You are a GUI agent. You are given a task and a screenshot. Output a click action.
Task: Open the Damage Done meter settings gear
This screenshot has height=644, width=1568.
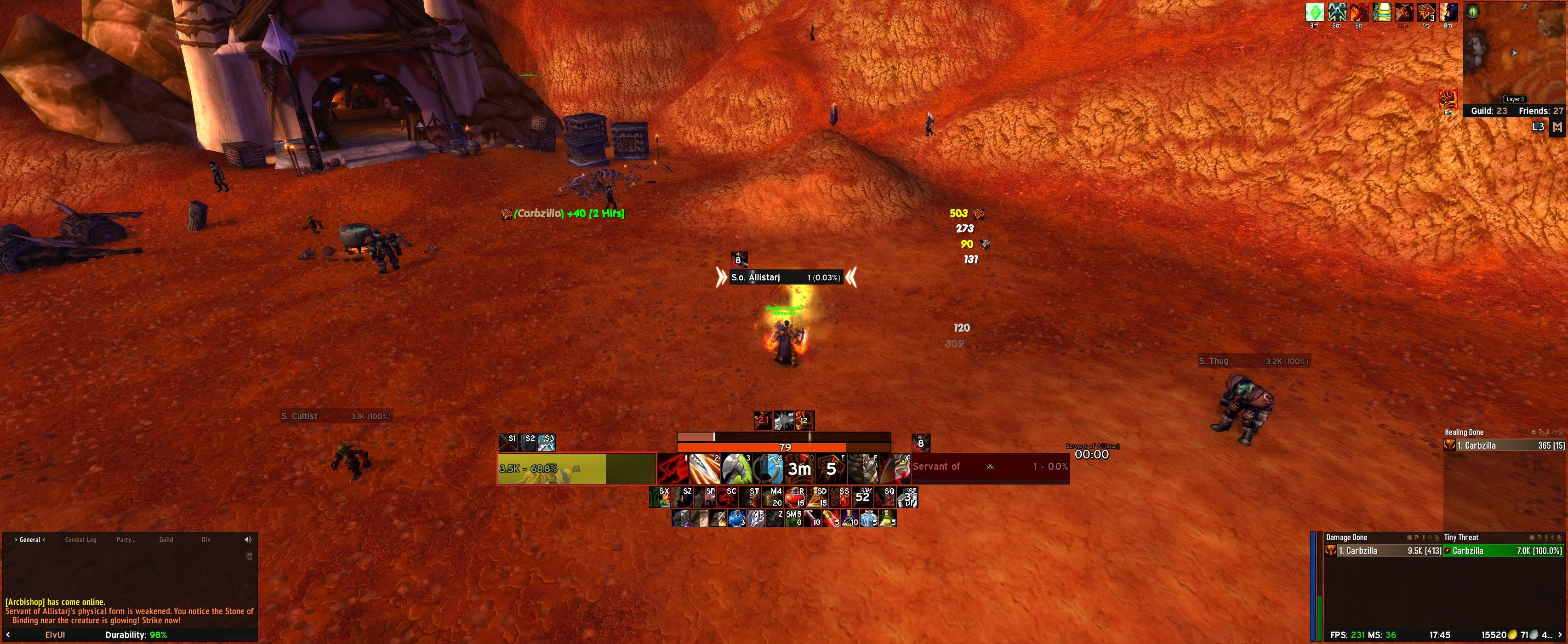point(1409,537)
